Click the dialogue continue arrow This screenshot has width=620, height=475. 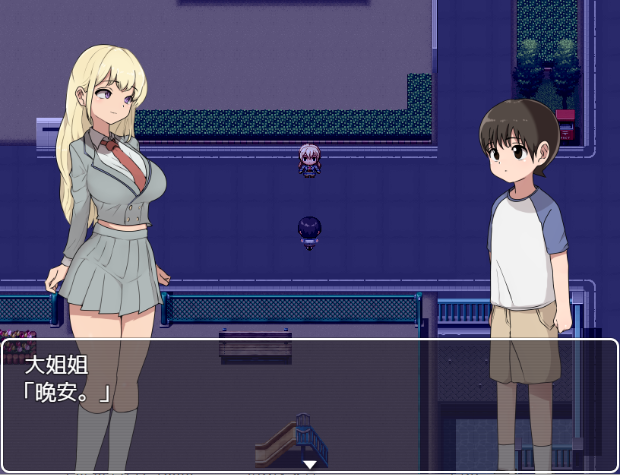tap(310, 464)
